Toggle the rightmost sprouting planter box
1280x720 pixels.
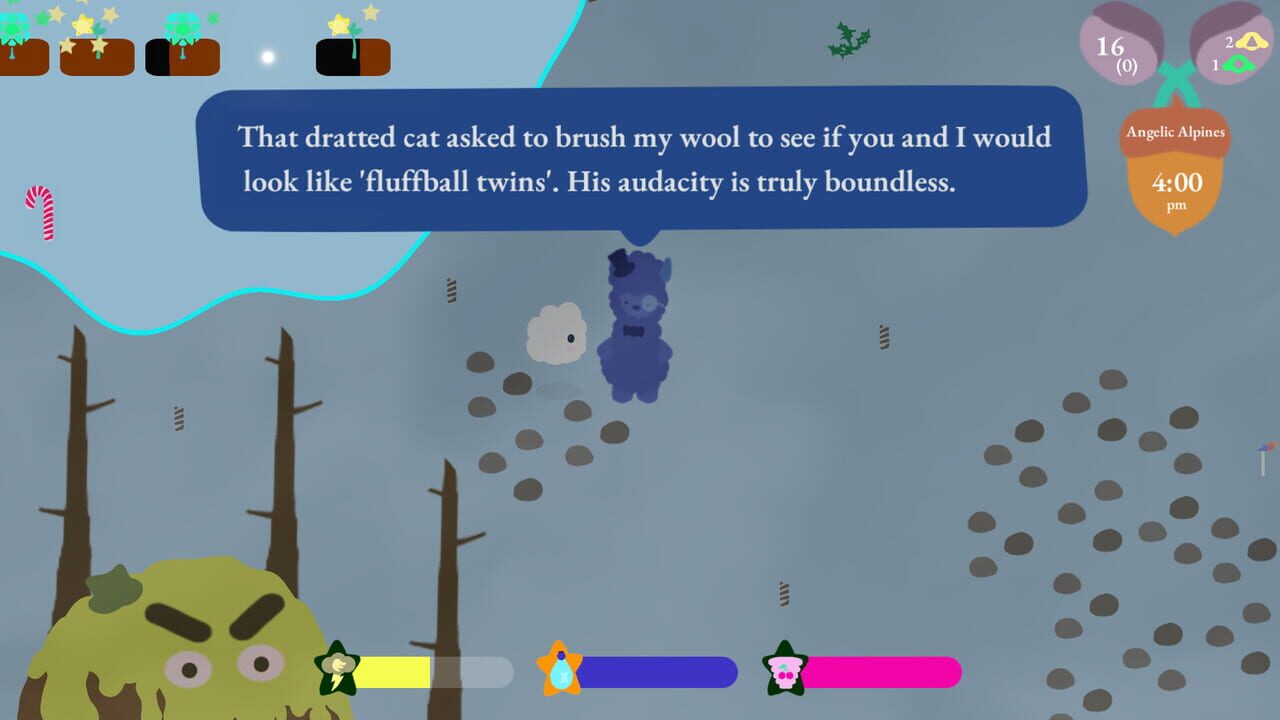click(x=352, y=55)
